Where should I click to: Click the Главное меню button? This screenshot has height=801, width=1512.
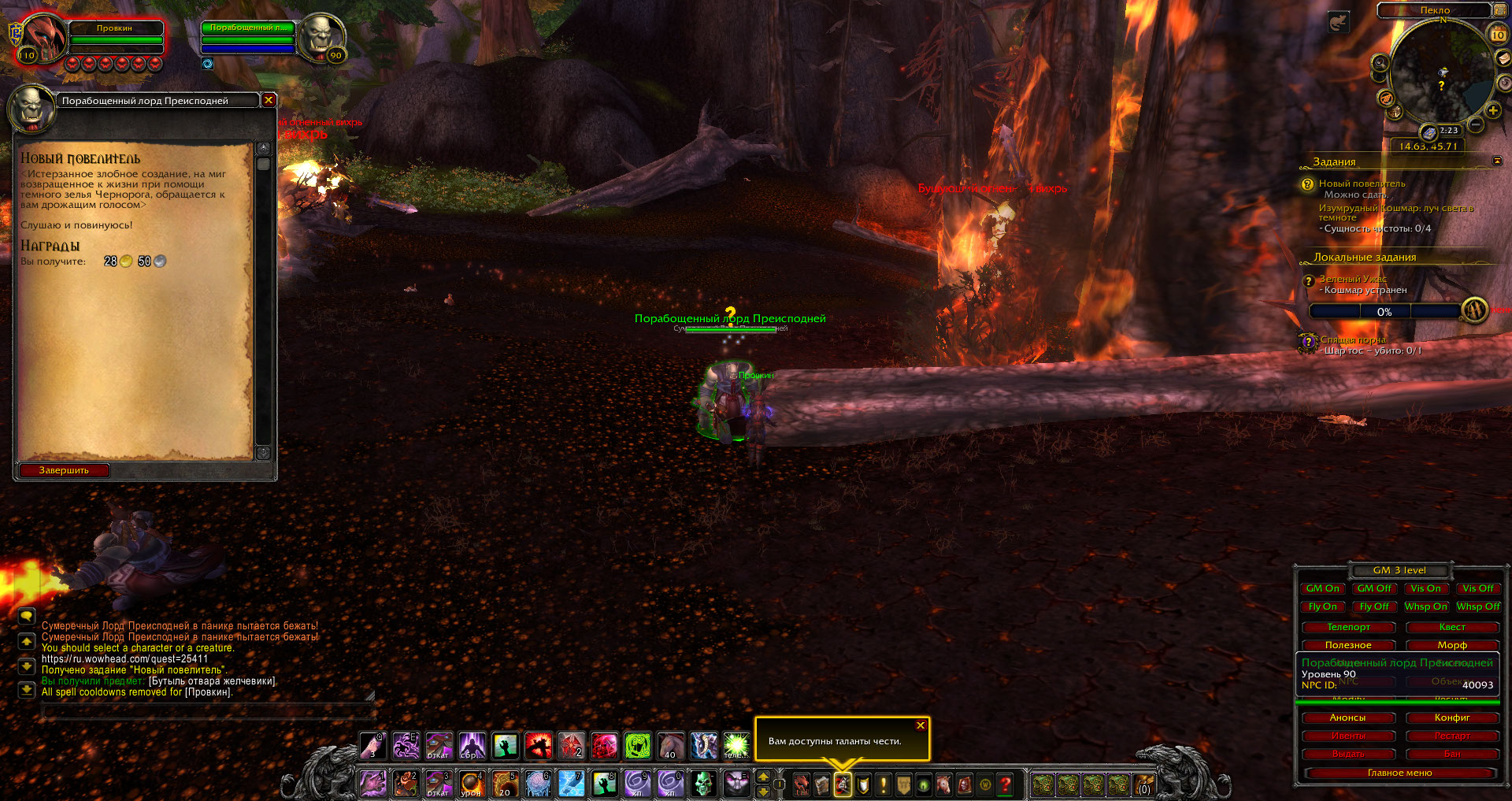tap(1399, 773)
